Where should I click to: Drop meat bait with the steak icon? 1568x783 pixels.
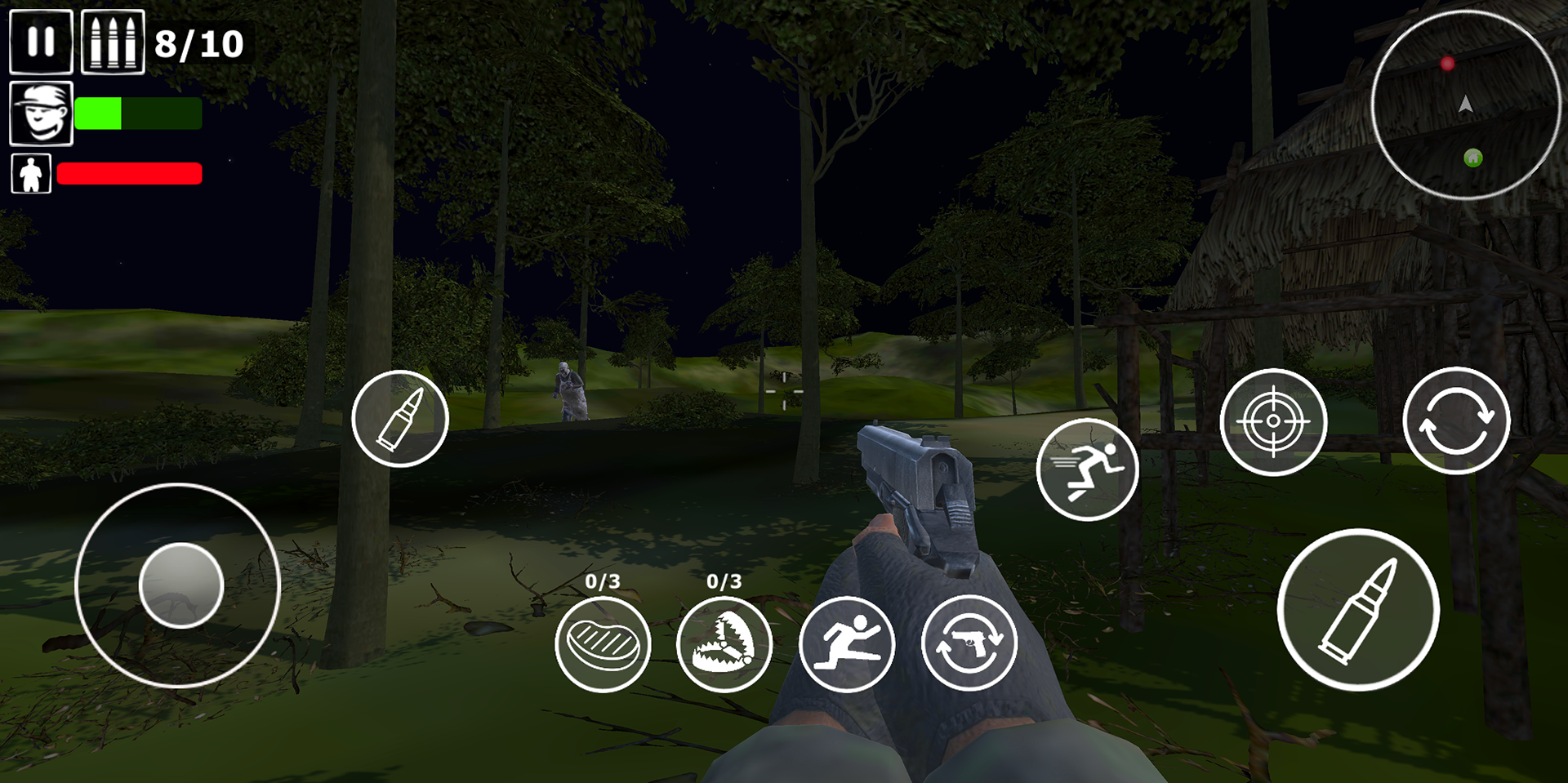[604, 643]
